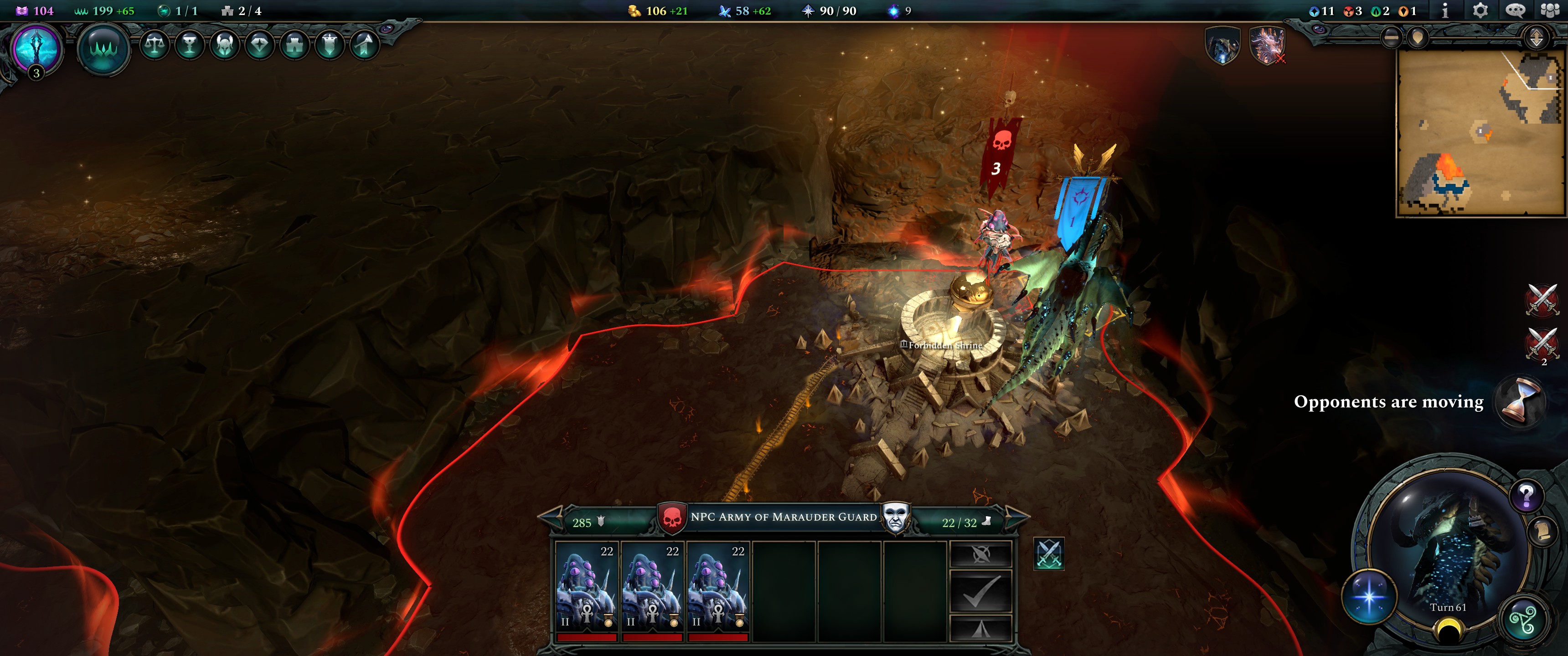Open the diplomacy scales panel
The height and width of the screenshot is (656, 1568).
[155, 46]
